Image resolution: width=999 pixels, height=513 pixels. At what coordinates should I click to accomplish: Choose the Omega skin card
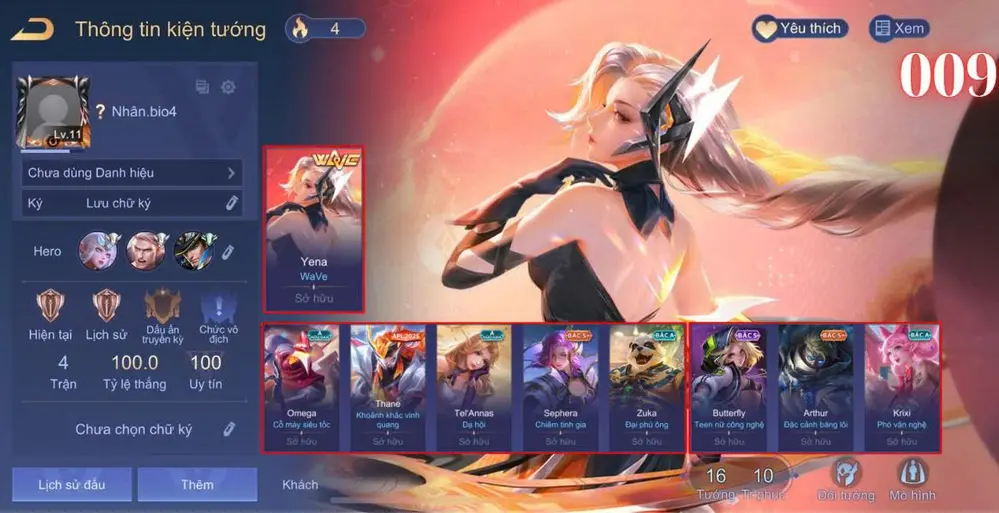(301, 387)
